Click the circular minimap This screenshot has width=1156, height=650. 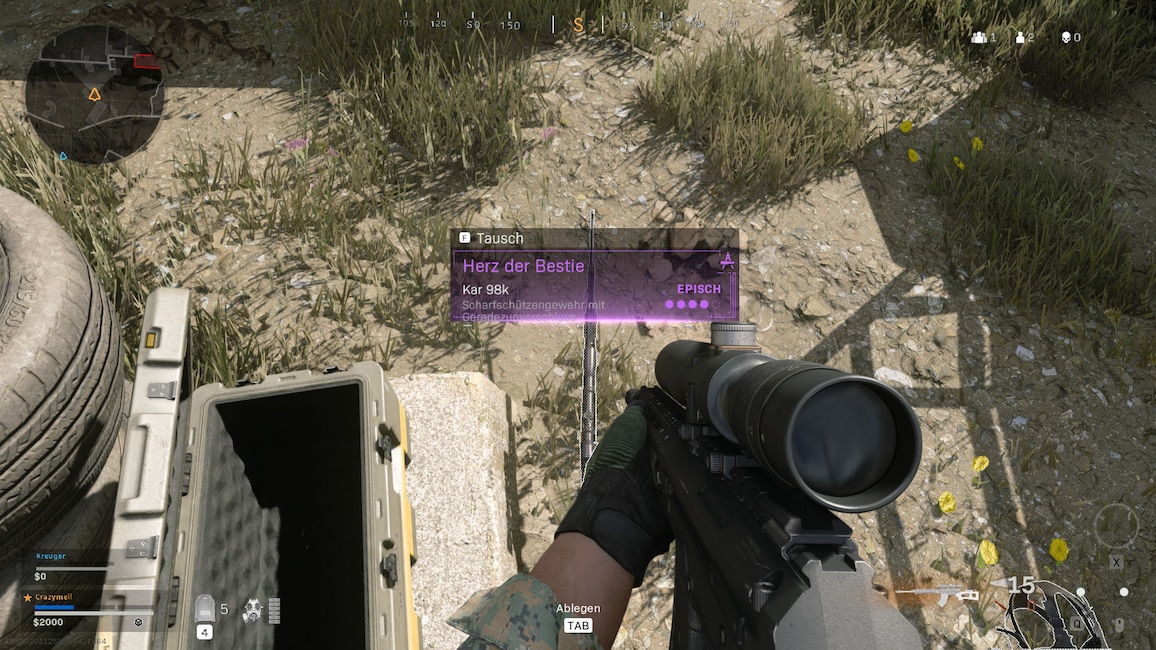[x=94, y=93]
